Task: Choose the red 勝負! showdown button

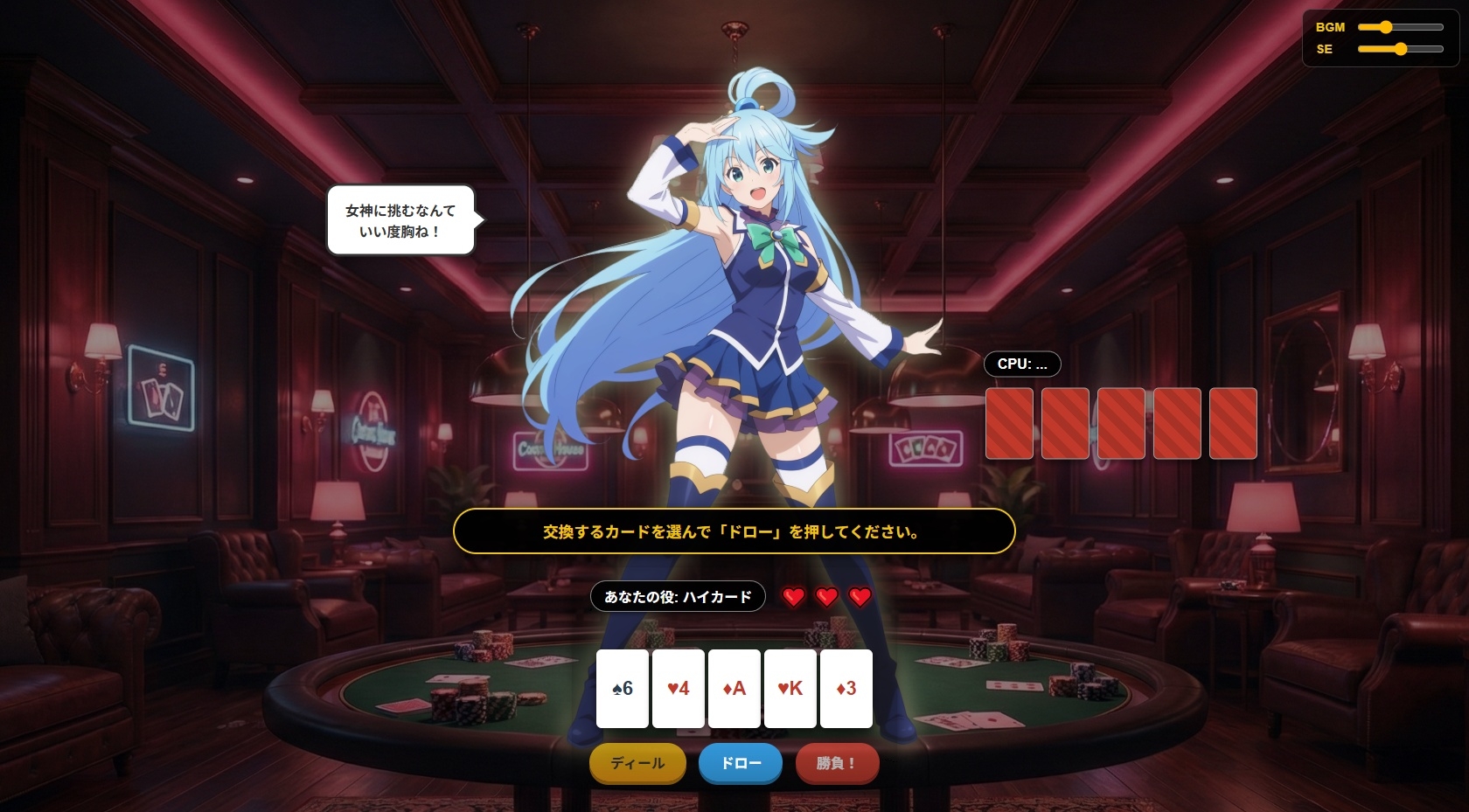Action: 837,763
